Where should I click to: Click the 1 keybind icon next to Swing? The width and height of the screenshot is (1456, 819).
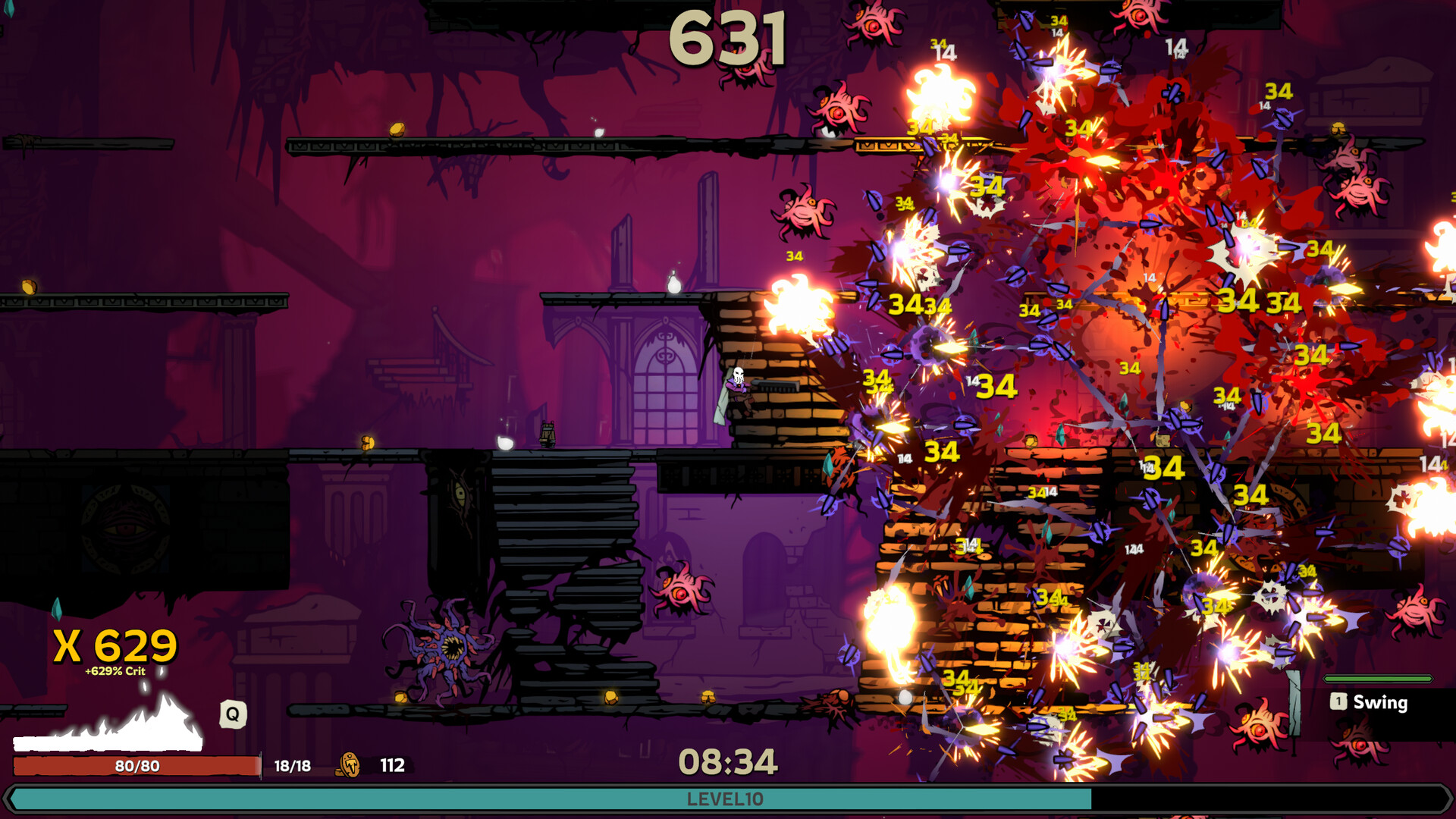(x=1338, y=703)
